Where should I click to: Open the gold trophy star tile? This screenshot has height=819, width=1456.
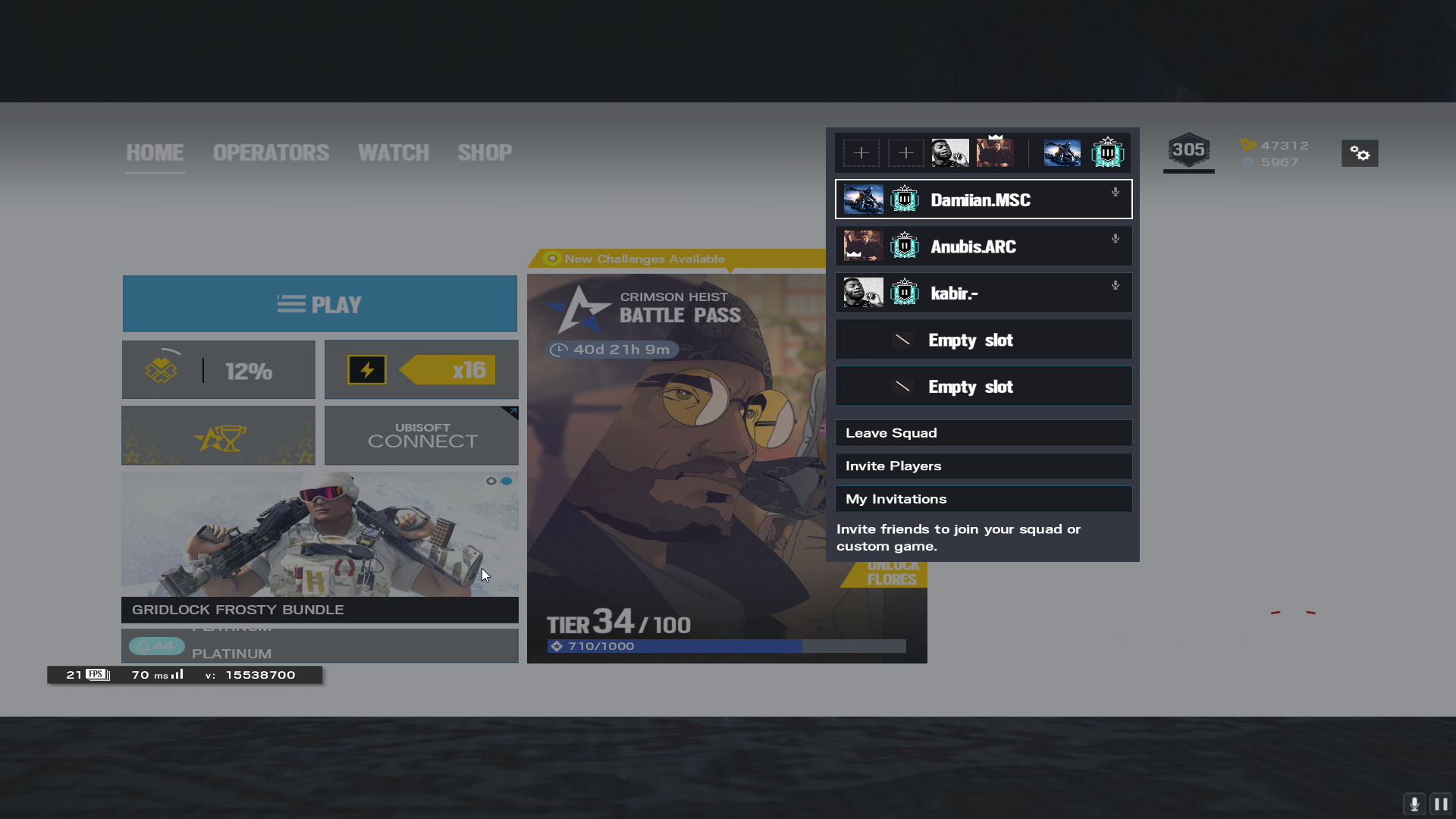point(218,435)
